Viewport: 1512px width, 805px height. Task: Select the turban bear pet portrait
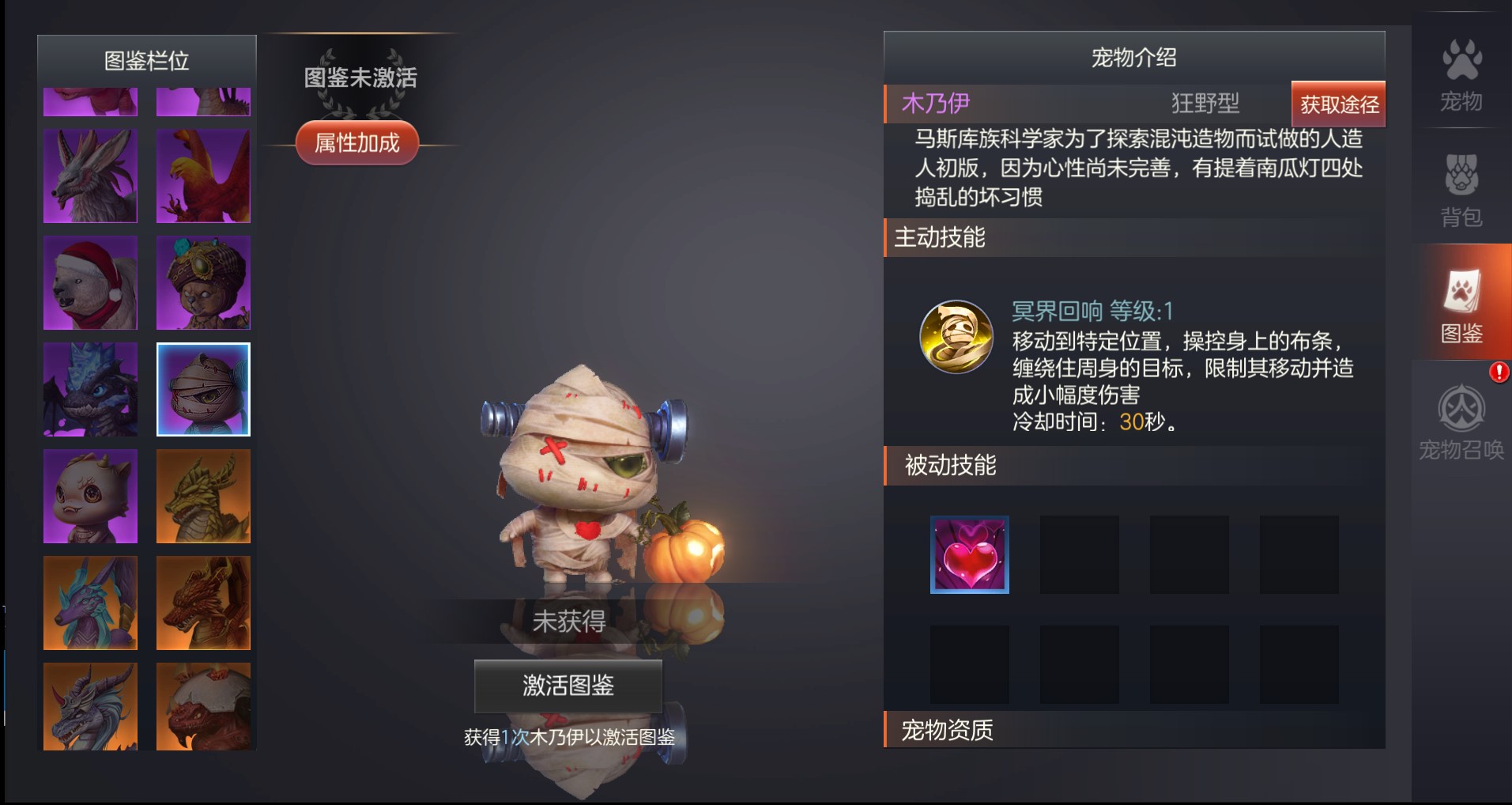[203, 282]
